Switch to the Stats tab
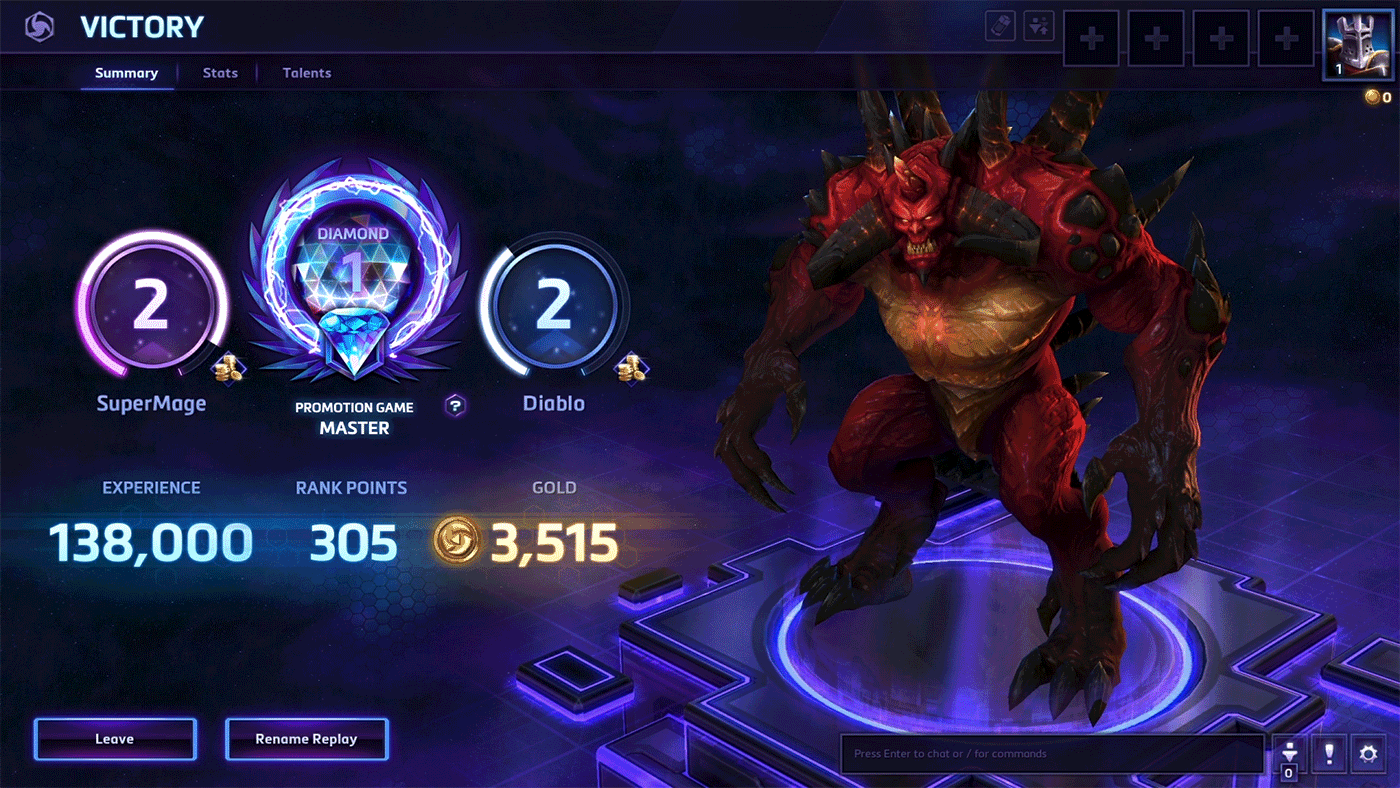1400x788 pixels. click(x=220, y=73)
